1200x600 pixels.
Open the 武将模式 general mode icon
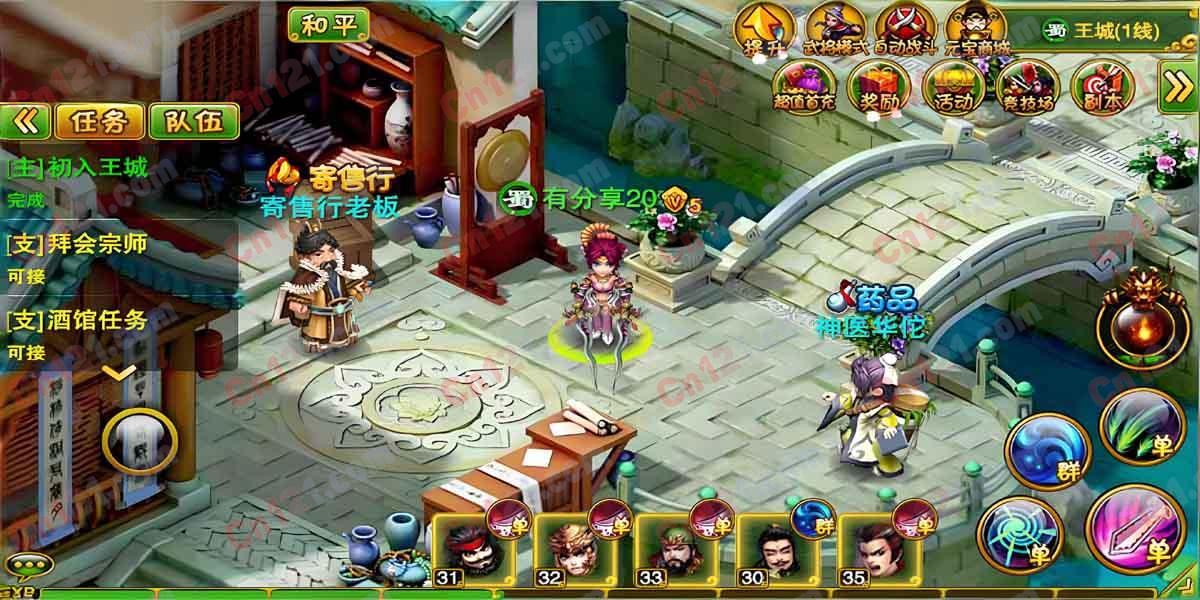click(x=836, y=28)
